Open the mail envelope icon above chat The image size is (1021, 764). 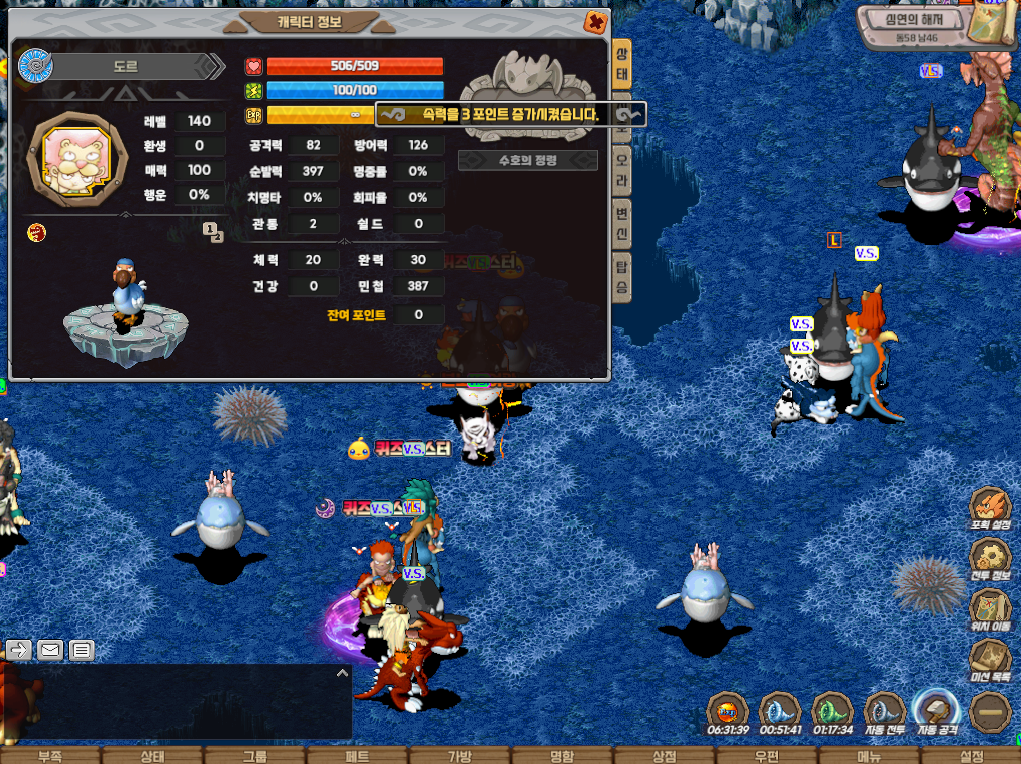click(50, 651)
